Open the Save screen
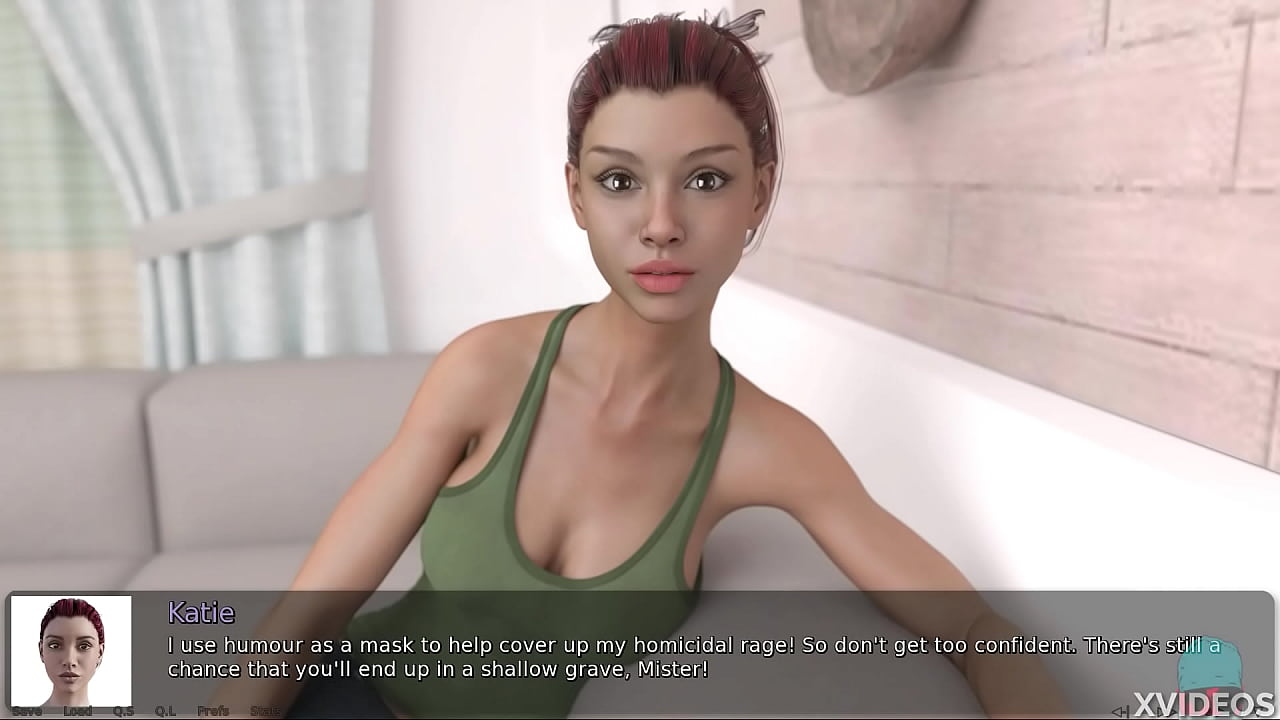 (27, 711)
